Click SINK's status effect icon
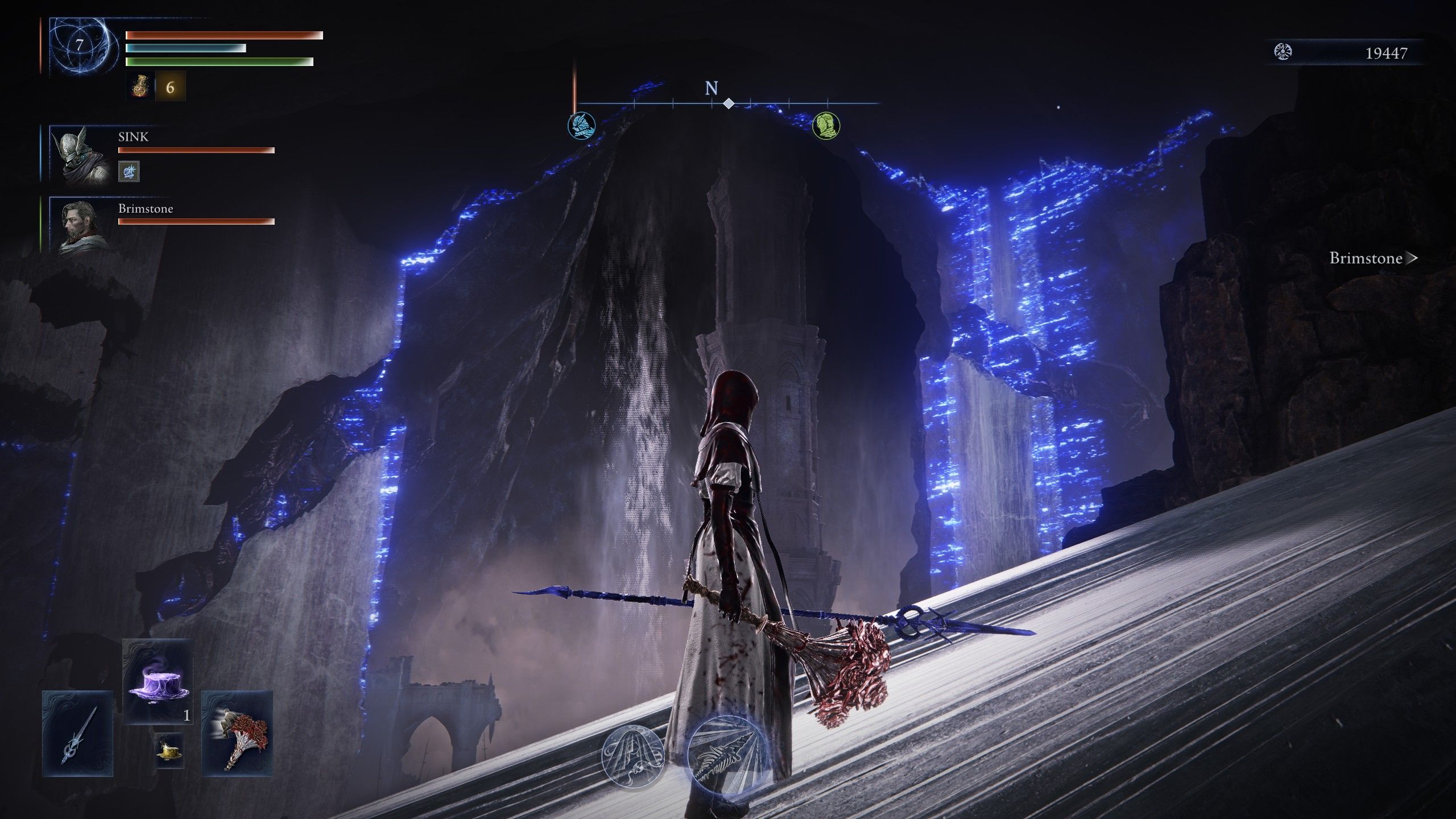This screenshot has height=819, width=1456. pos(129,171)
